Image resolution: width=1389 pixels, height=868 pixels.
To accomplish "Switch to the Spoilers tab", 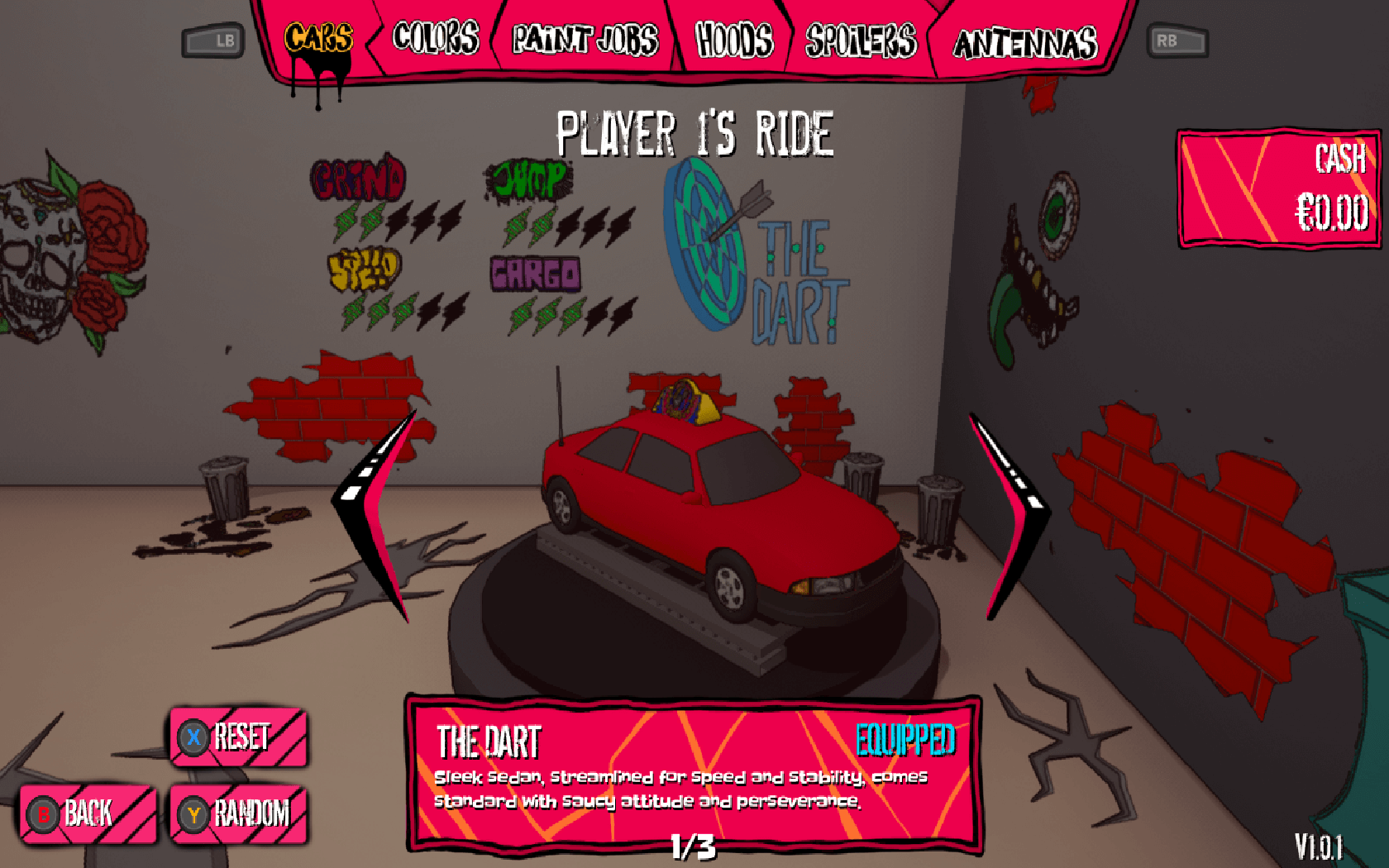I will [x=861, y=41].
